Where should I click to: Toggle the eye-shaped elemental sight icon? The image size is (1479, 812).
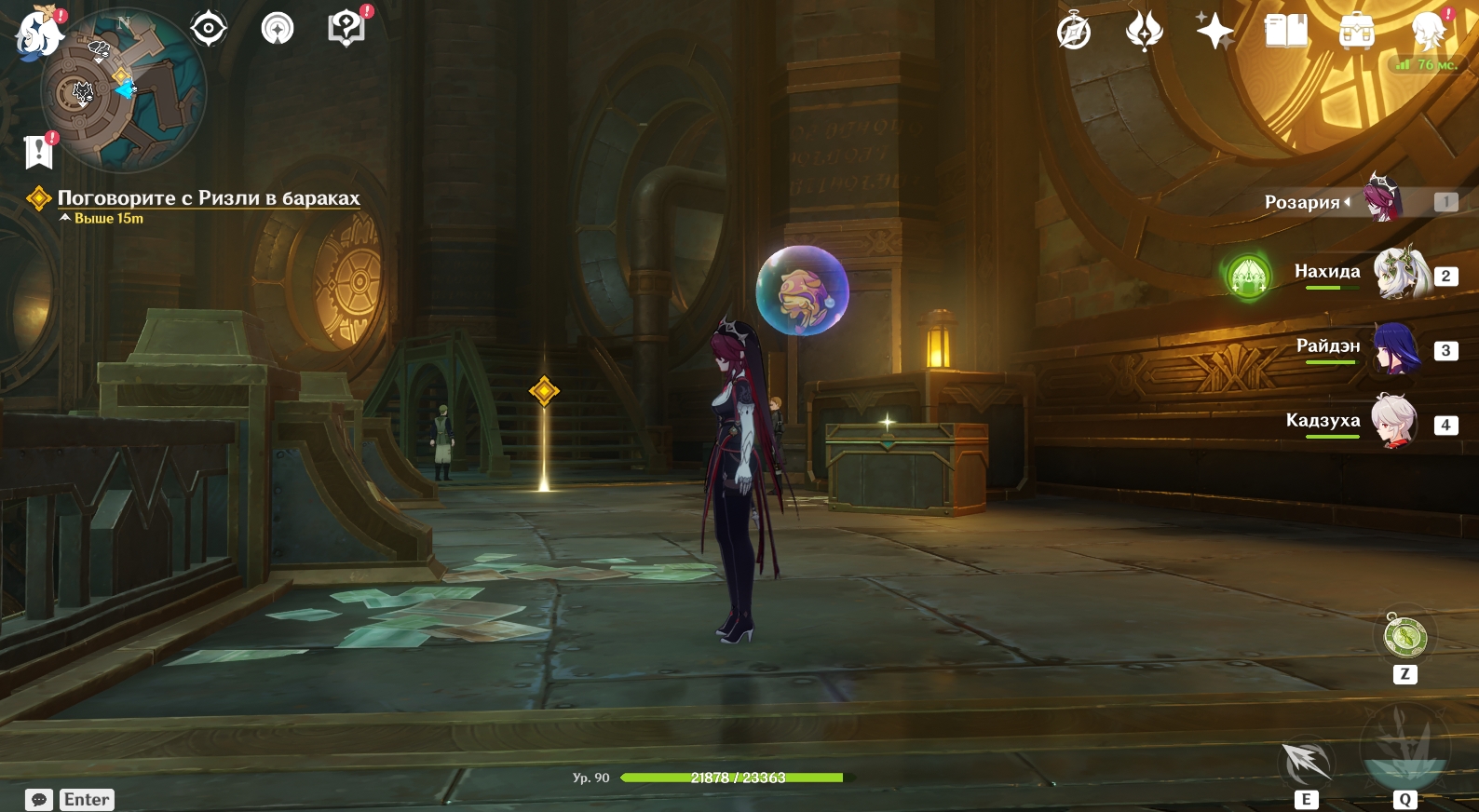(209, 29)
